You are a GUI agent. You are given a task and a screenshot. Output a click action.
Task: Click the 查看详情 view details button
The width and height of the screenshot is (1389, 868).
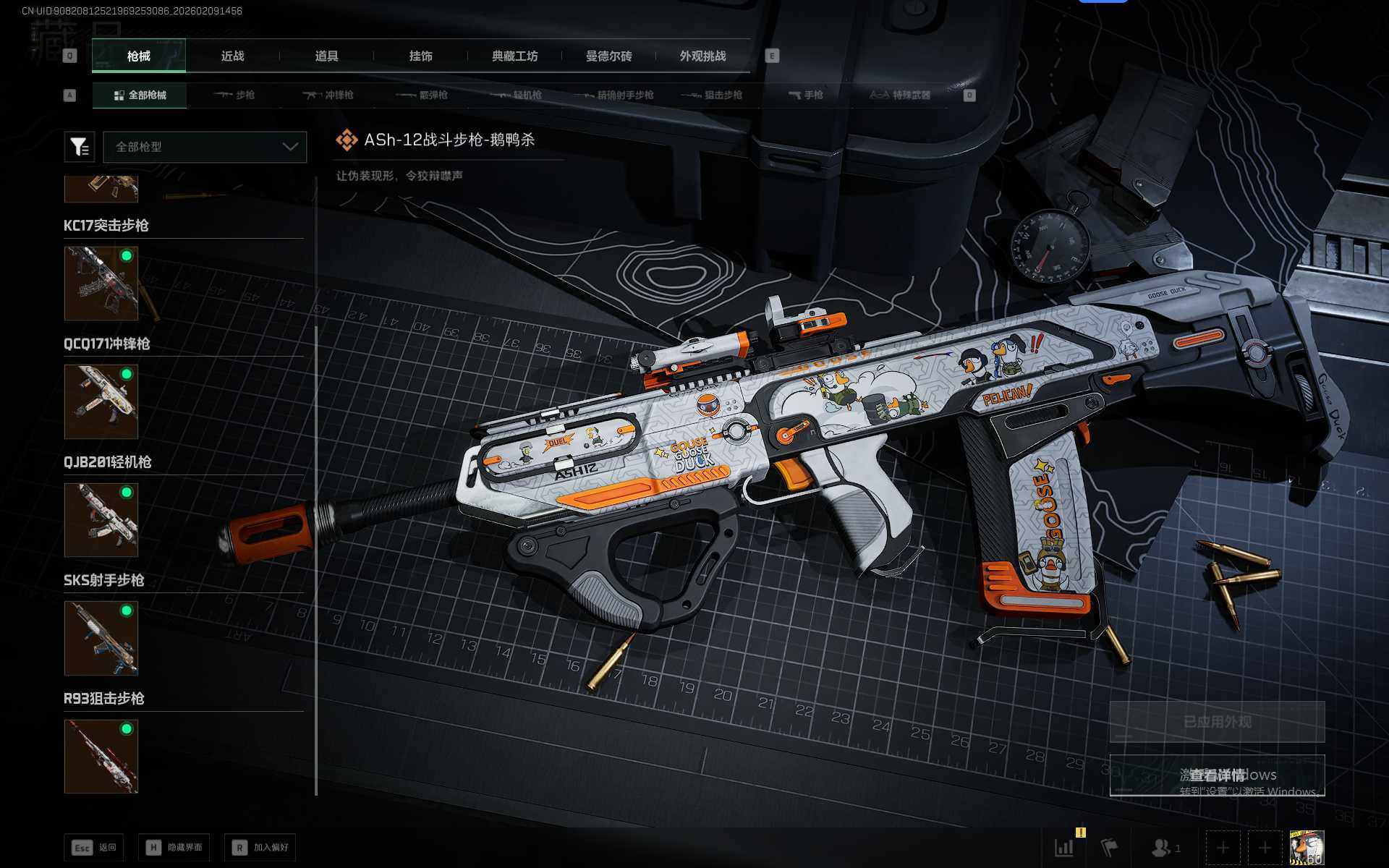(x=1217, y=775)
